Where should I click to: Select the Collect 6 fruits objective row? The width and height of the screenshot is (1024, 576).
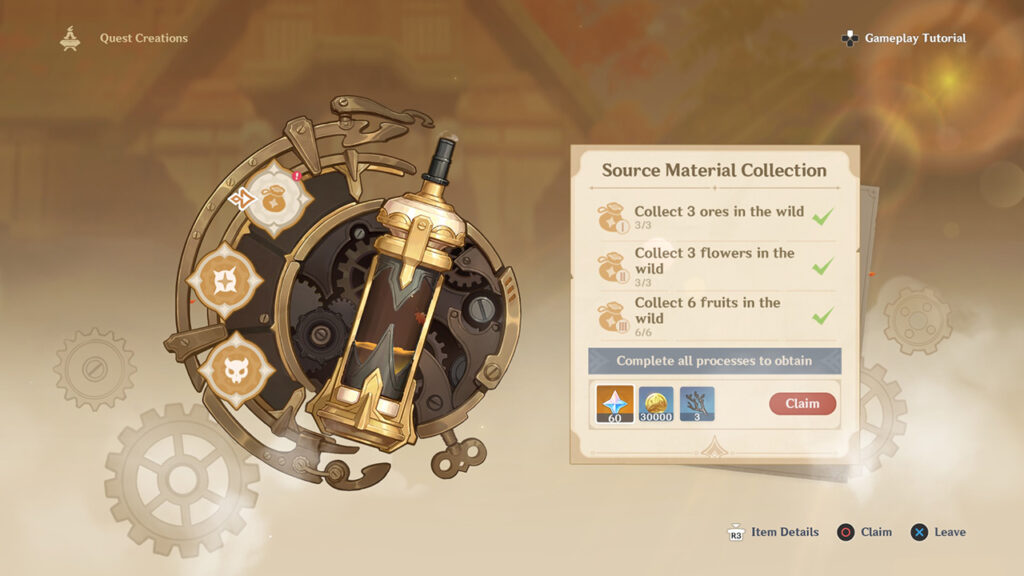715,317
